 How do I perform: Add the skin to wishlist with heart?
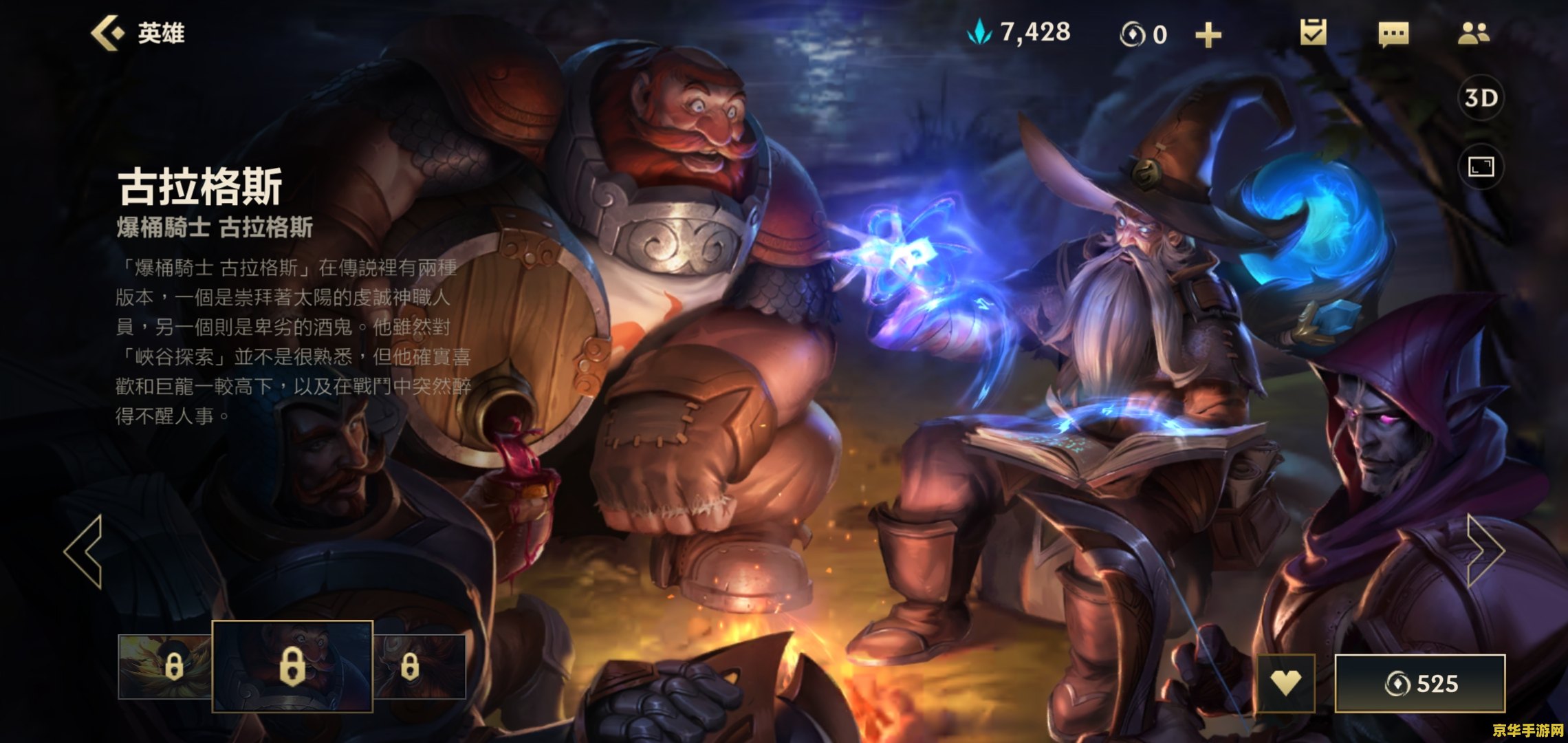click(1285, 683)
